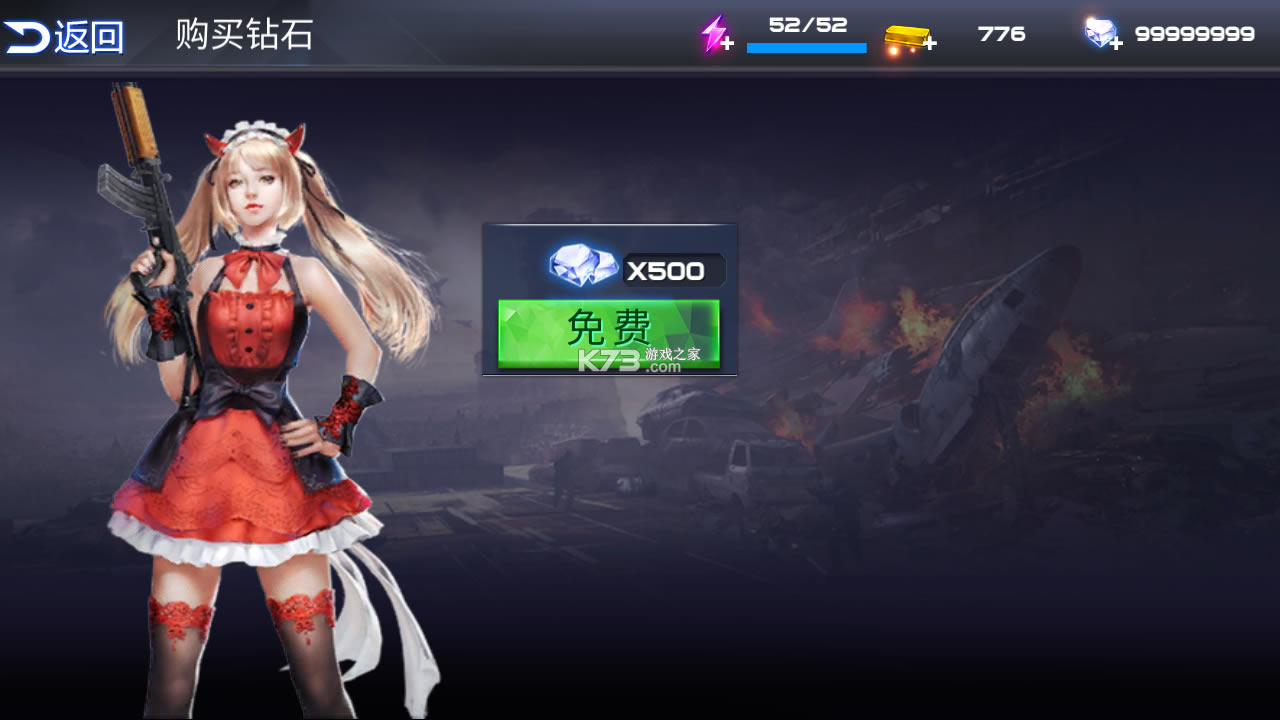Tap the 返回 back label
This screenshot has height=720, width=1280.
[x=85, y=34]
